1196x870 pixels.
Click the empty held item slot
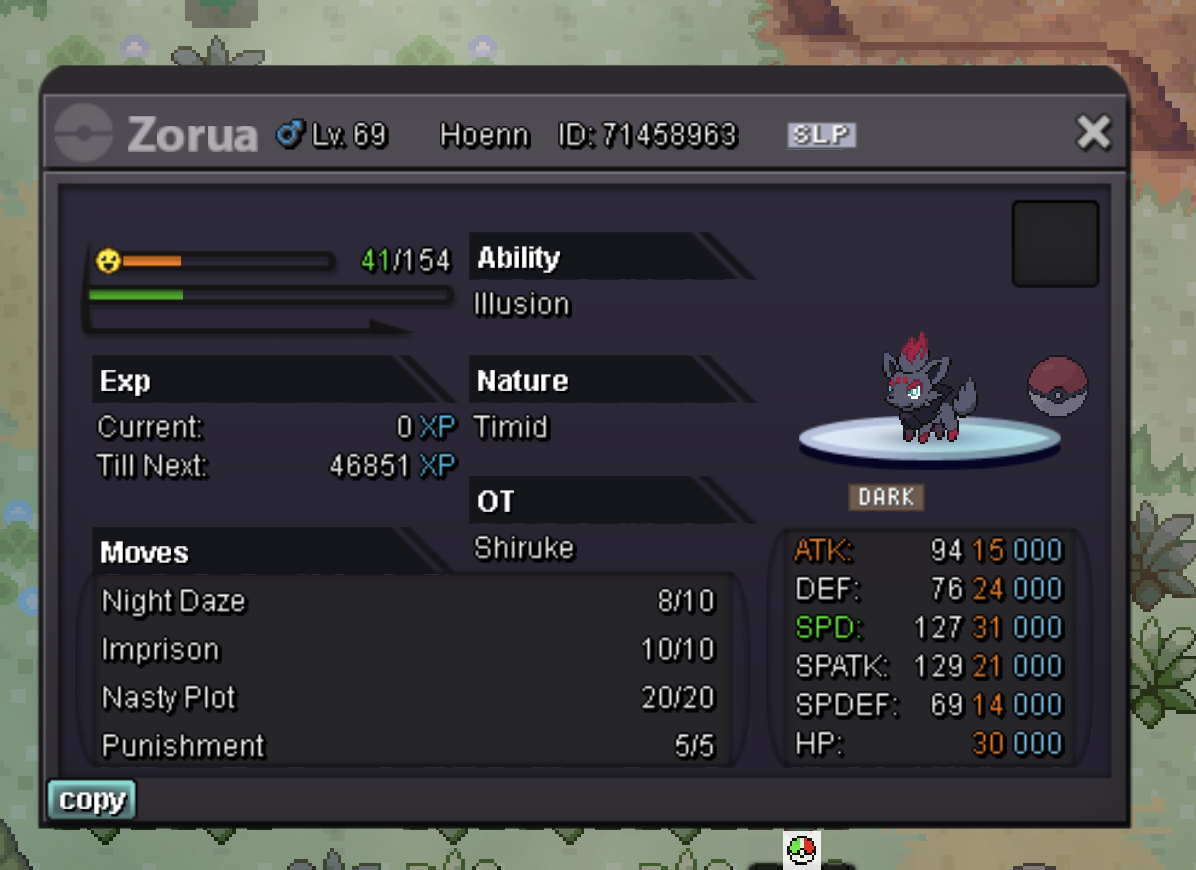pyautogui.click(x=1055, y=244)
